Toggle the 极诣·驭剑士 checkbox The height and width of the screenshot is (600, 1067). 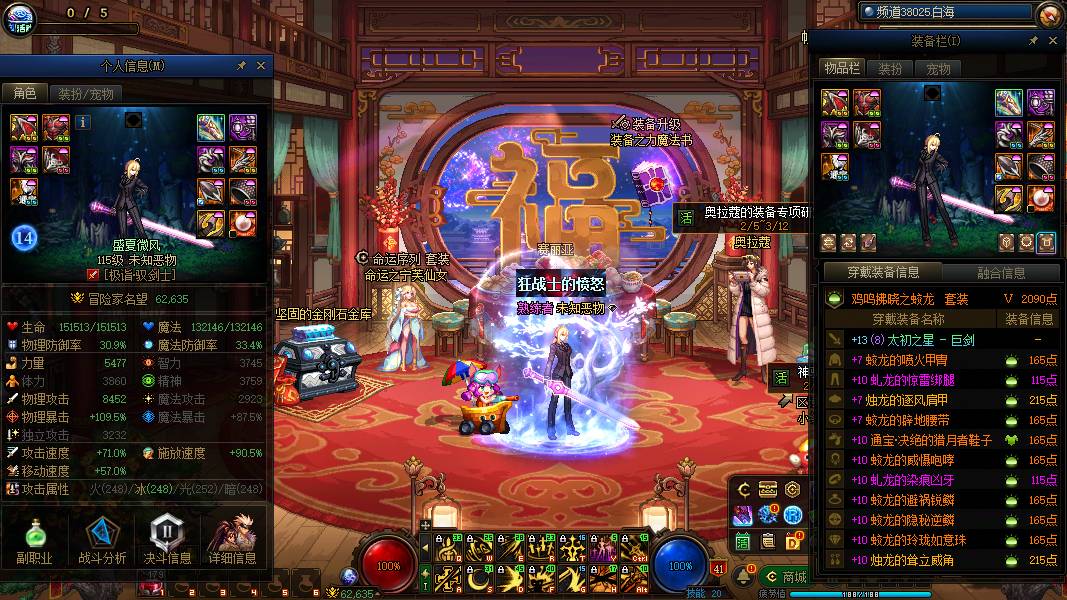[94, 274]
